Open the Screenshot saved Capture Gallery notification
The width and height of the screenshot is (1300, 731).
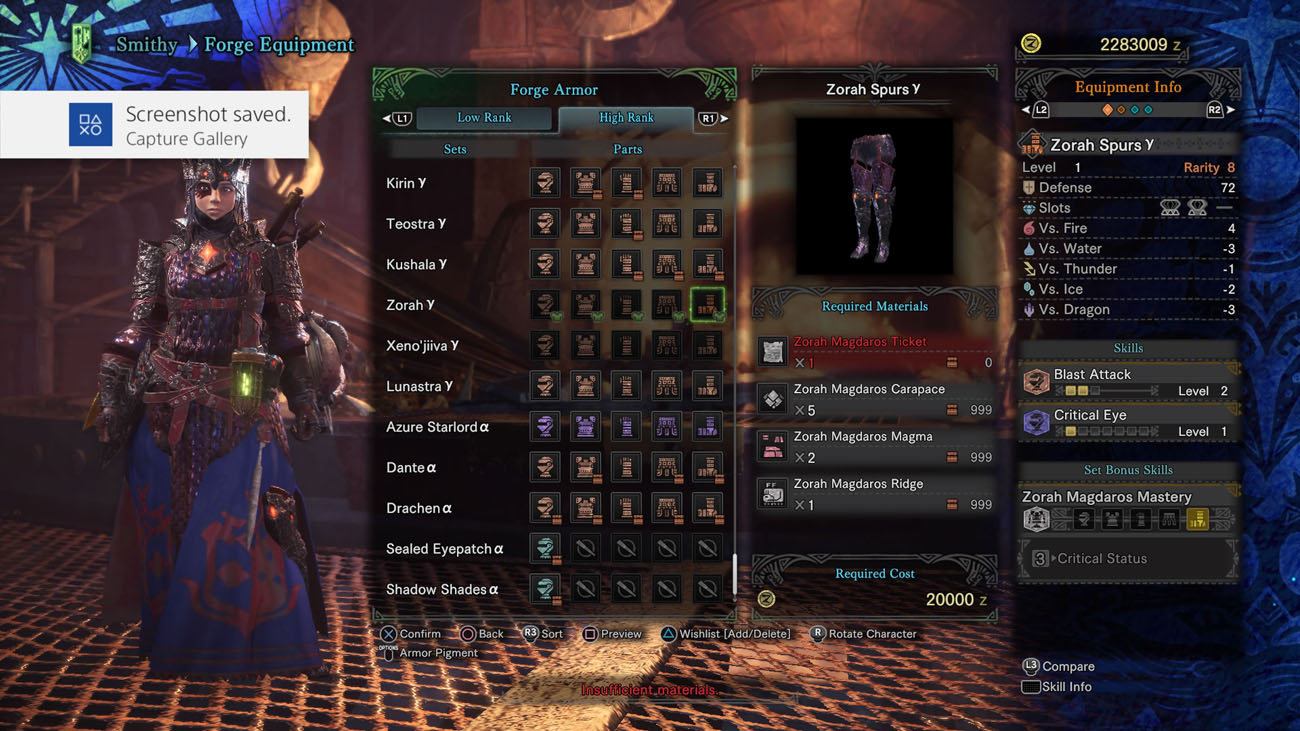tap(155, 125)
